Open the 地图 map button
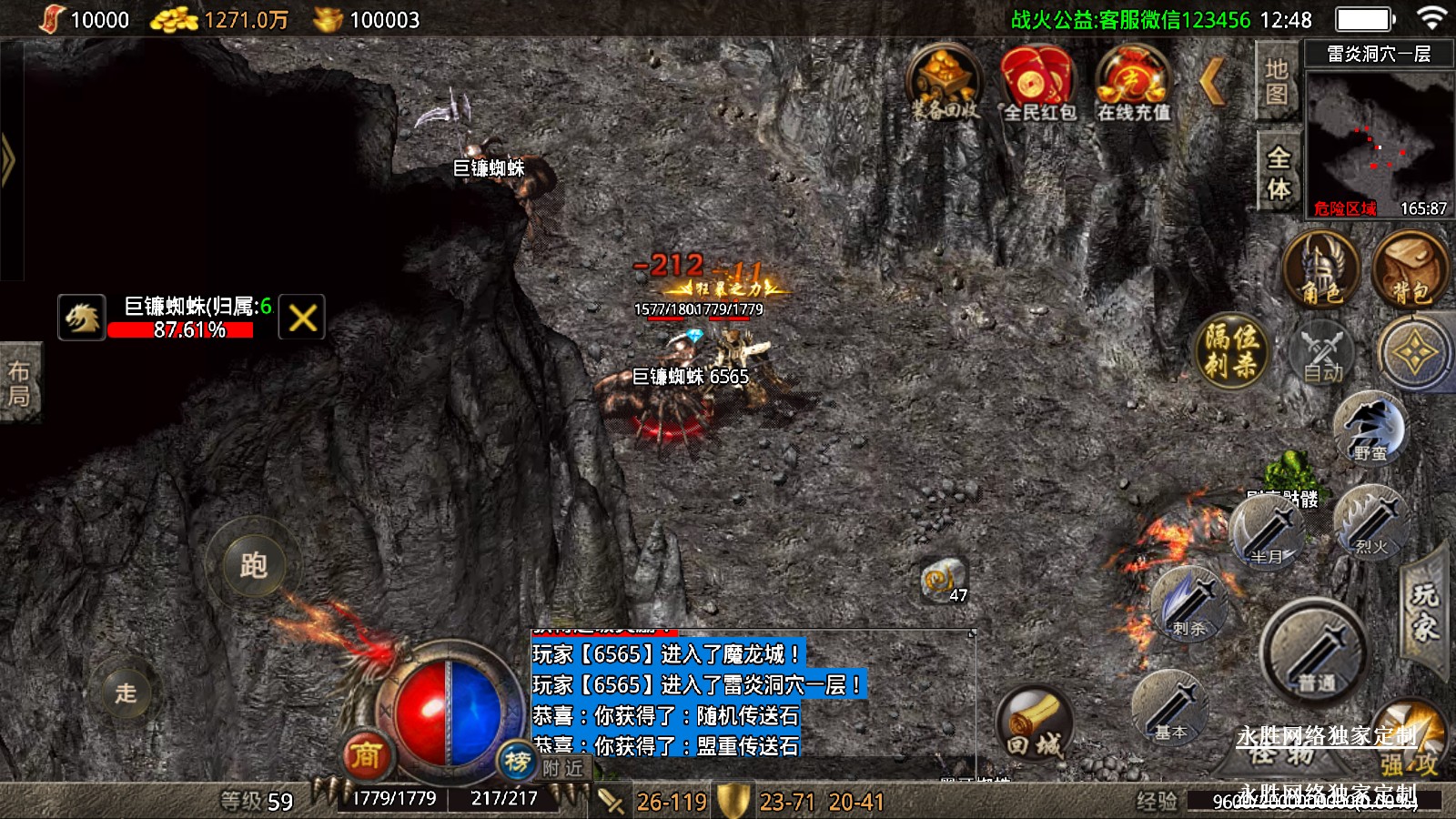Viewport: 1456px width, 819px height. point(1277,82)
